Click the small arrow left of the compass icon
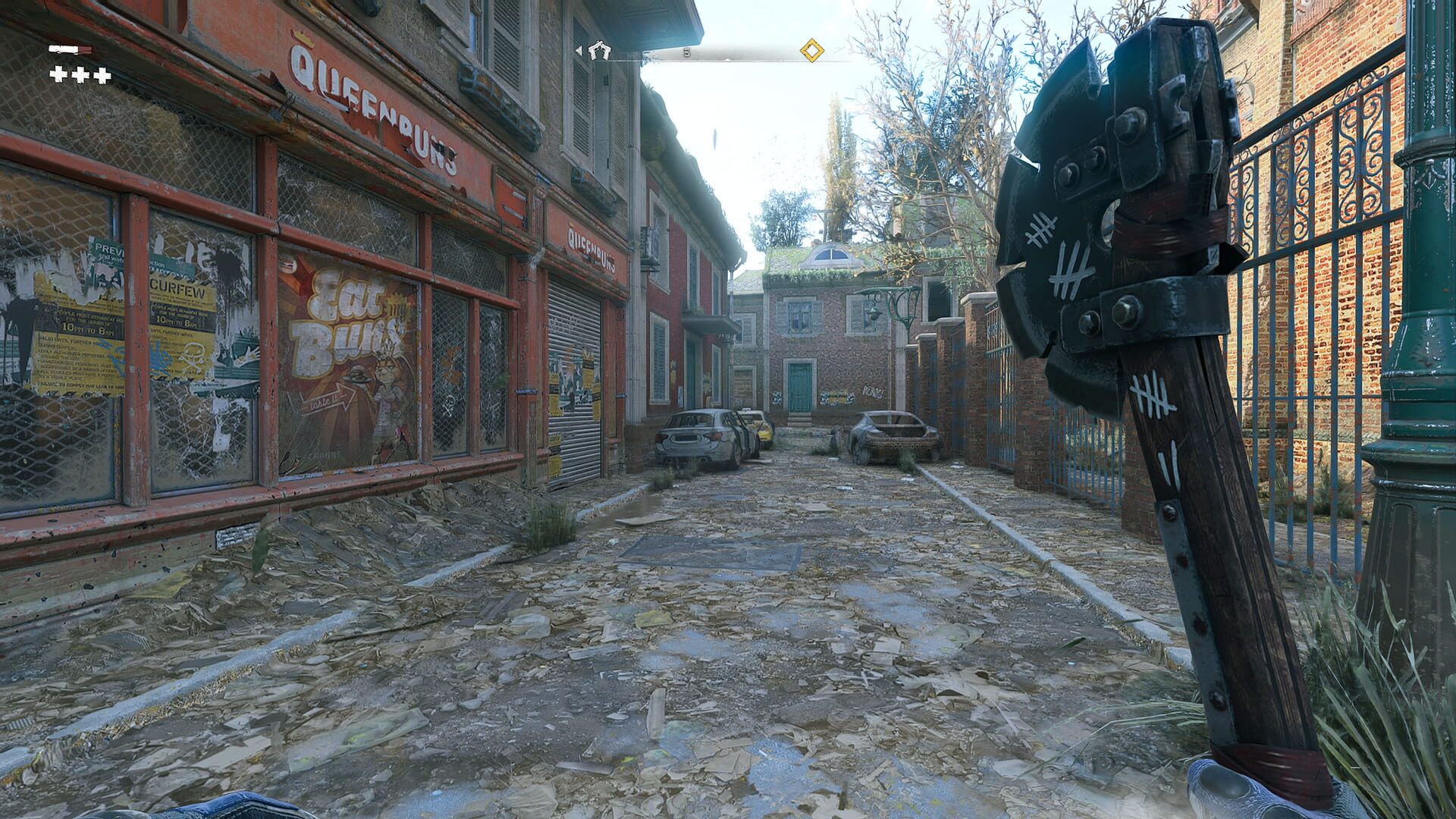Viewport: 1456px width, 819px height. click(x=579, y=51)
